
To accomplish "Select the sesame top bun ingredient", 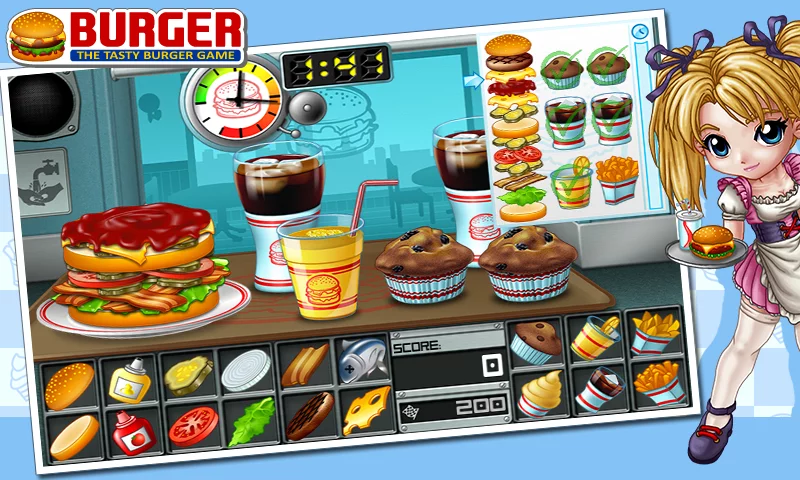I will click(69, 386).
